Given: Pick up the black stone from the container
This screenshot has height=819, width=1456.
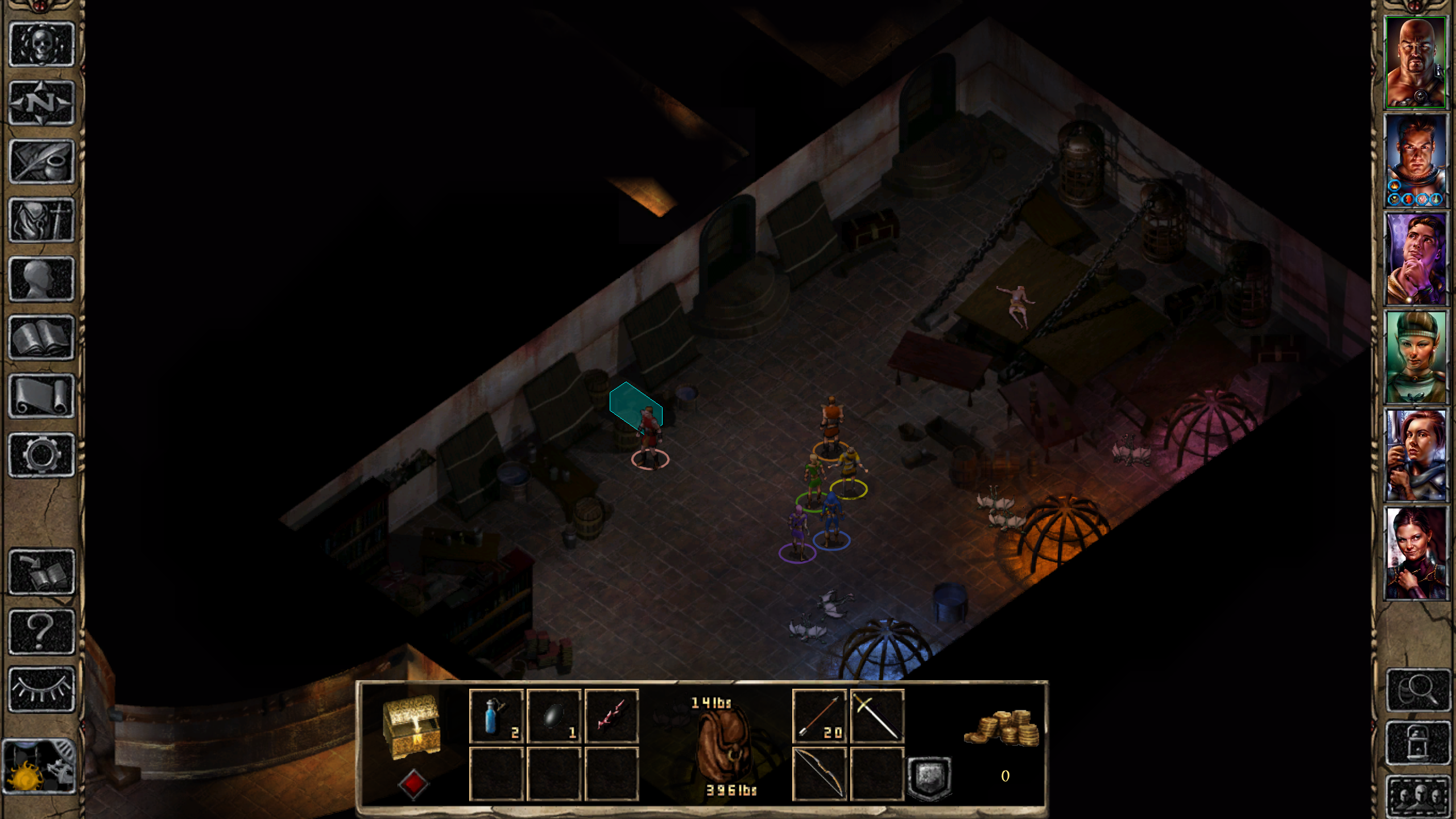Looking at the screenshot, I should [x=554, y=717].
